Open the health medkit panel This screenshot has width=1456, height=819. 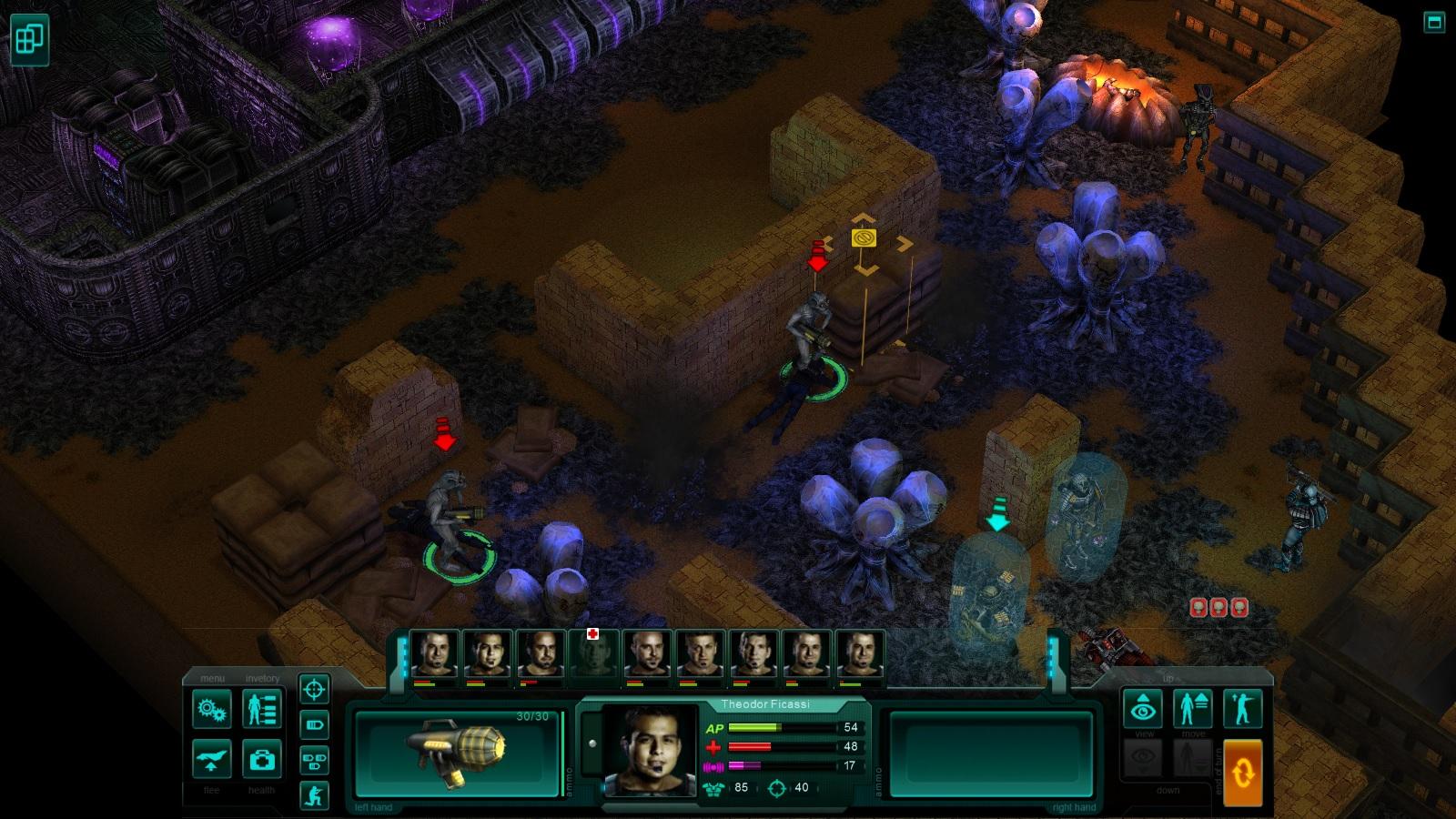pyautogui.click(x=261, y=761)
